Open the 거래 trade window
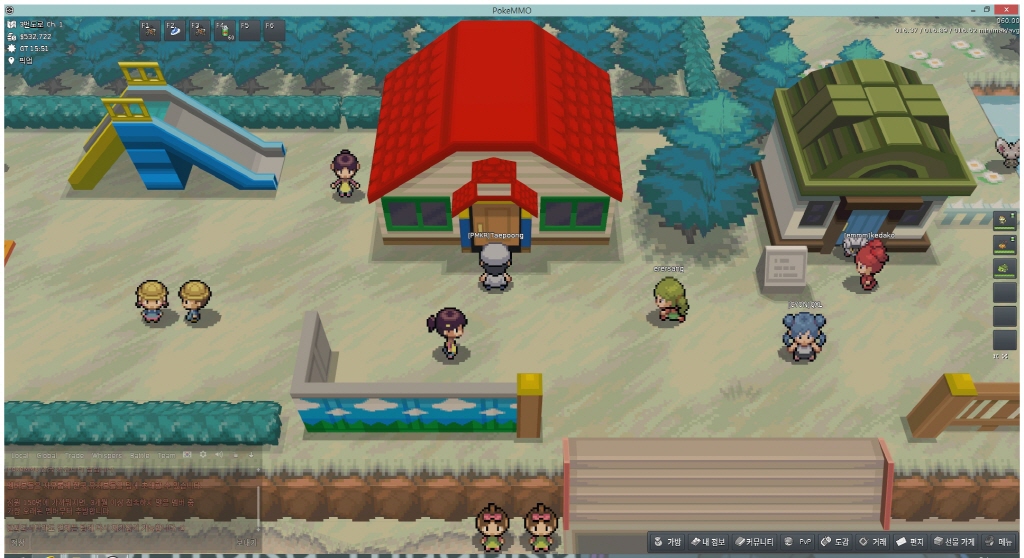 click(x=873, y=542)
